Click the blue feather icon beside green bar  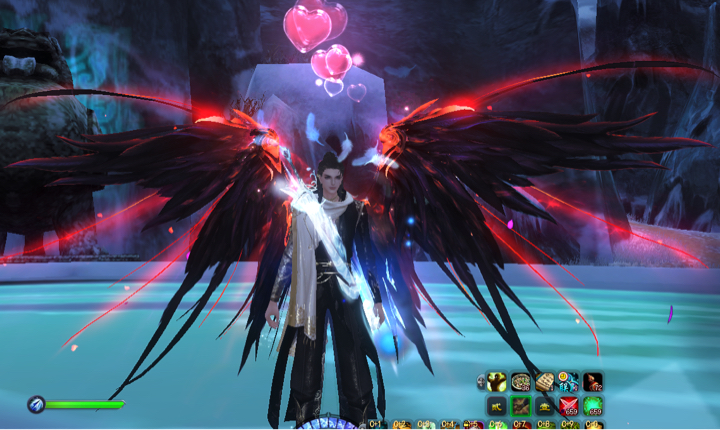coord(36,404)
